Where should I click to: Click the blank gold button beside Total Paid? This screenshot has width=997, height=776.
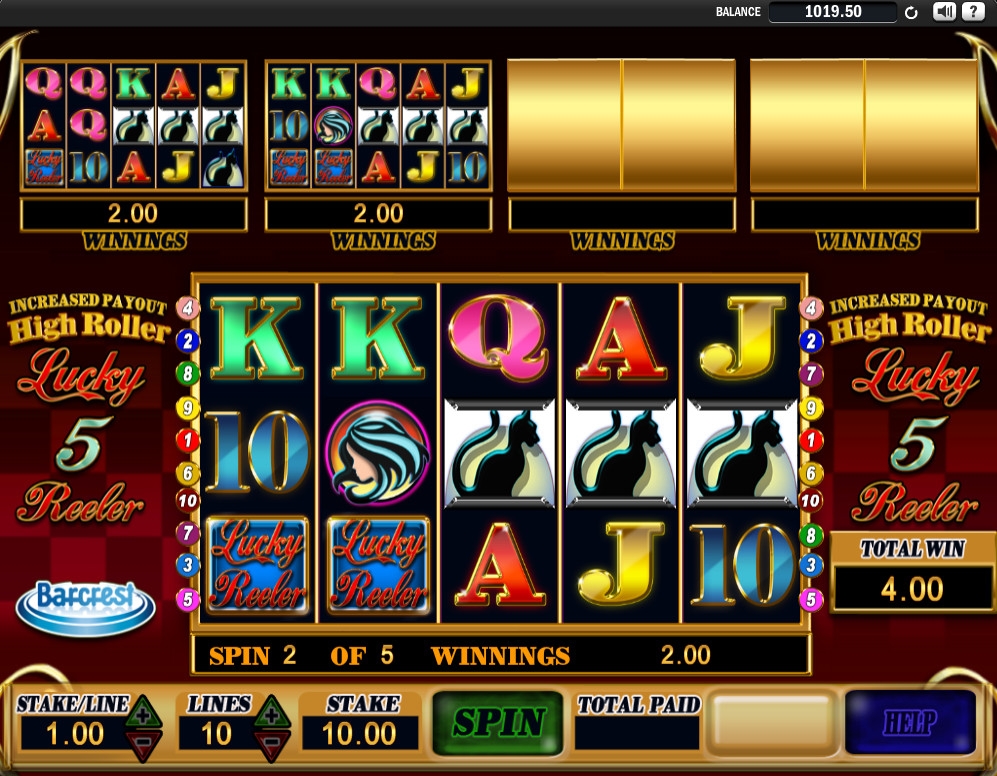[770, 722]
